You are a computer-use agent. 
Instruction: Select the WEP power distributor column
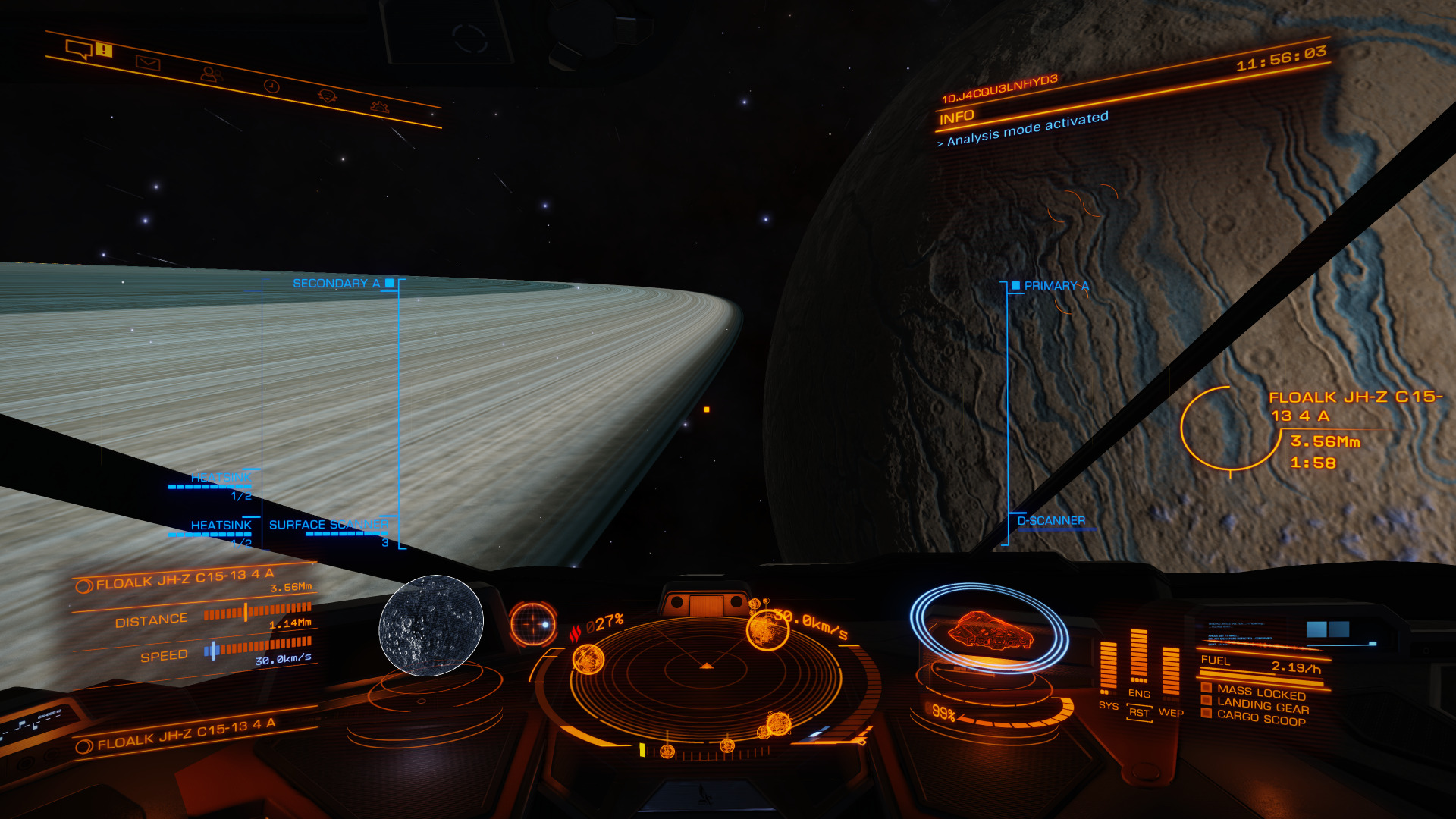tap(1171, 671)
